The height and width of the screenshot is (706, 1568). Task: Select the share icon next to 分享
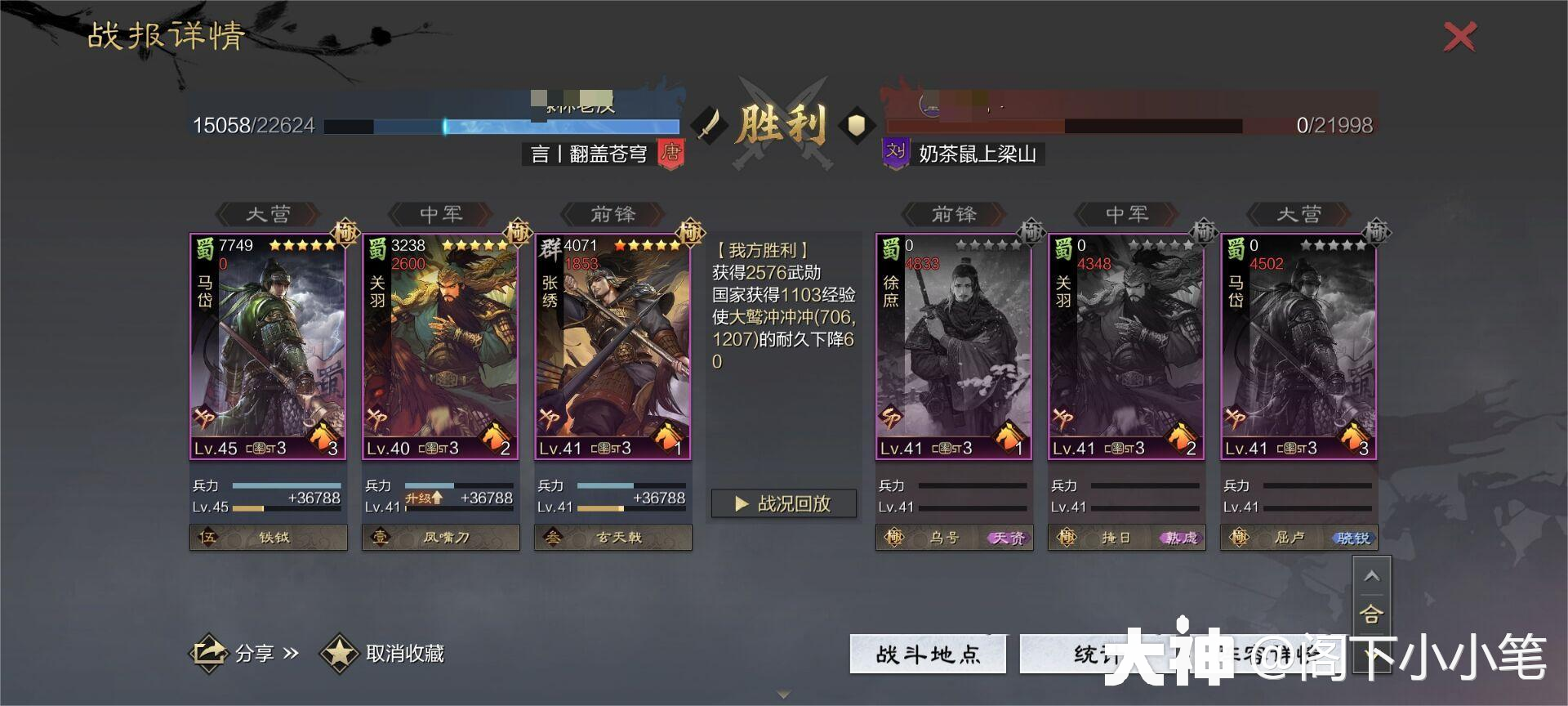209,654
